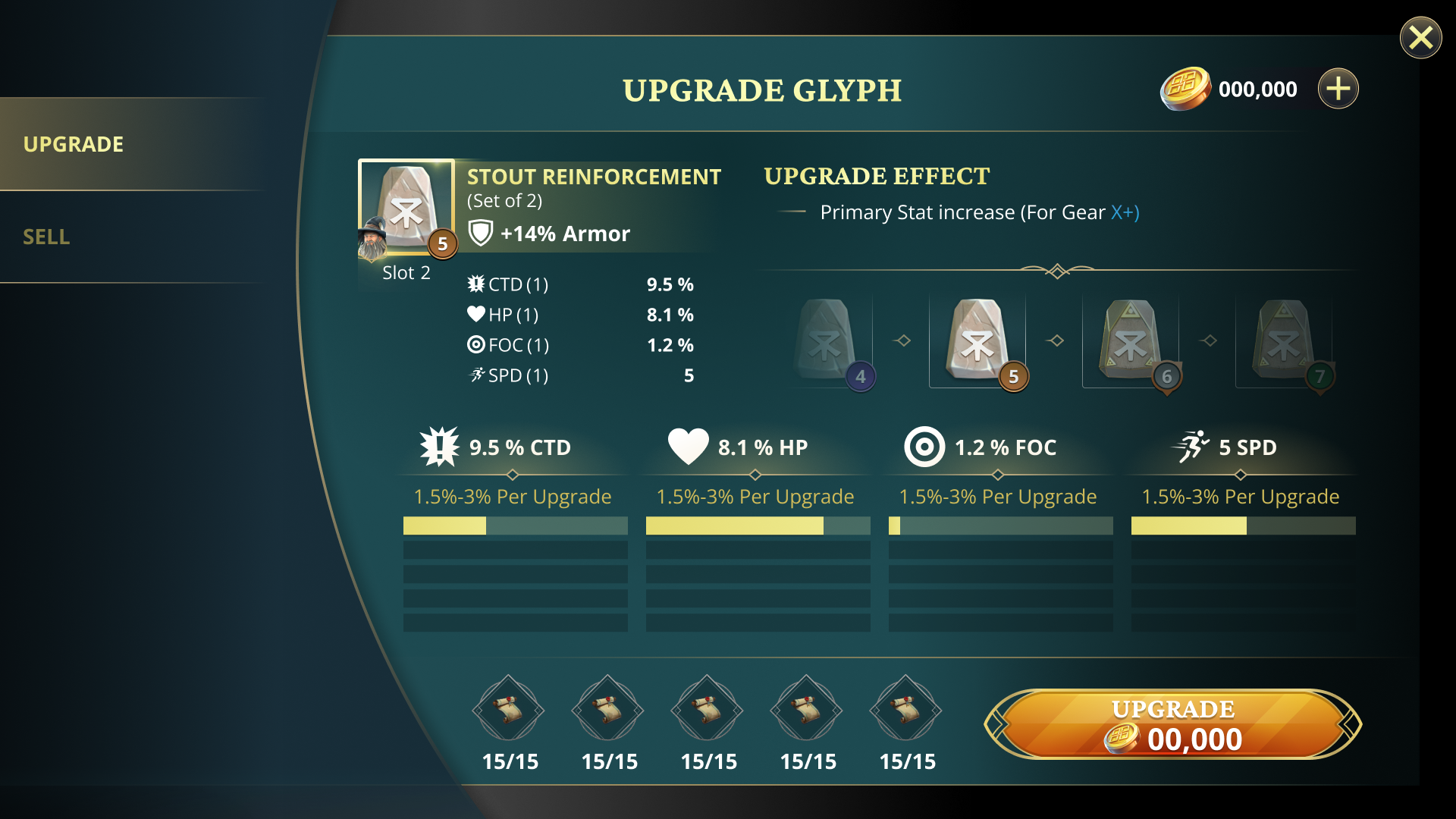This screenshot has width=1456, height=819.
Task: Select the last 15/15 scroll material
Action: (906, 709)
